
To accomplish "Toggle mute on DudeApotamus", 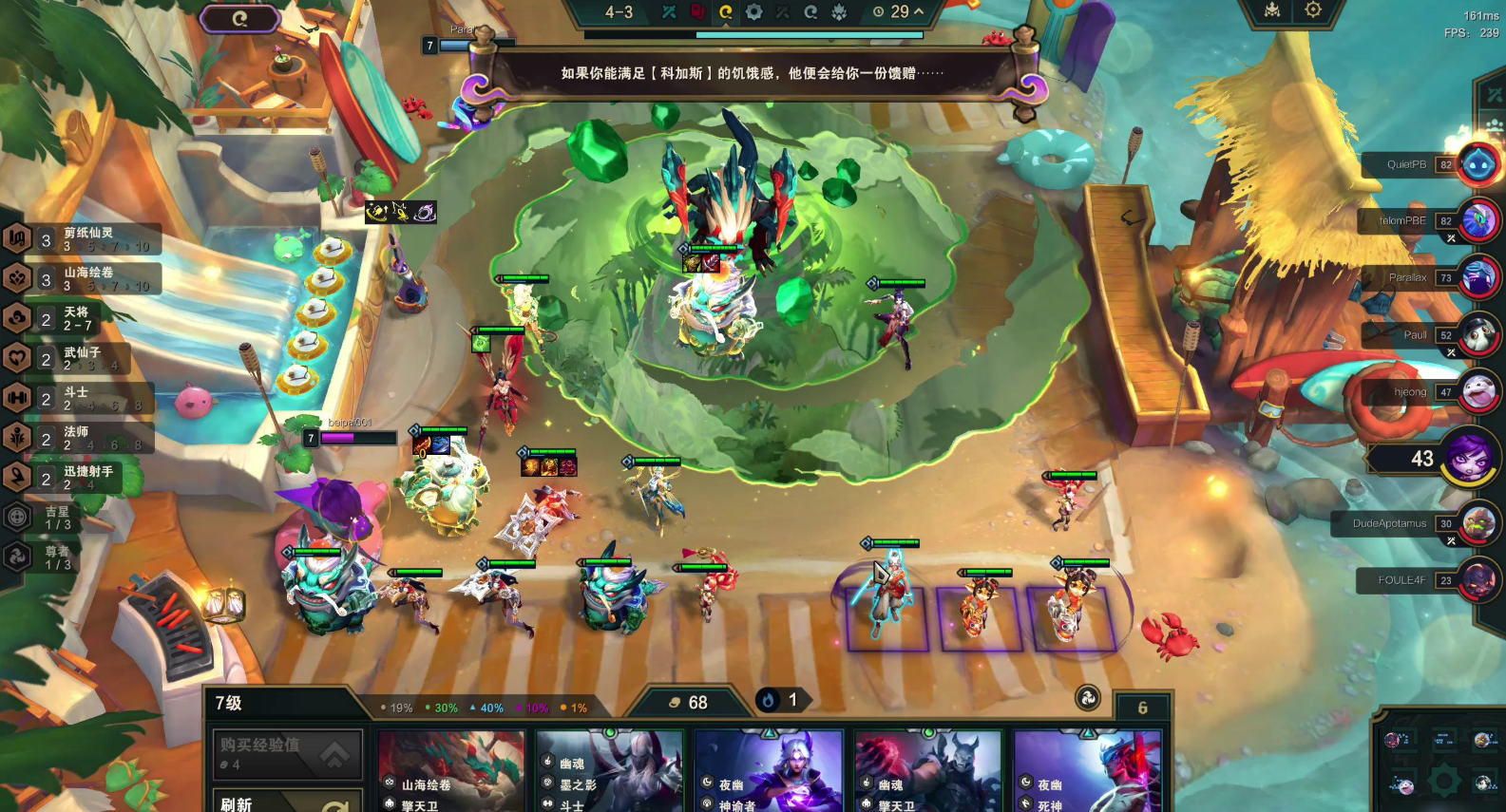I will [1451, 540].
